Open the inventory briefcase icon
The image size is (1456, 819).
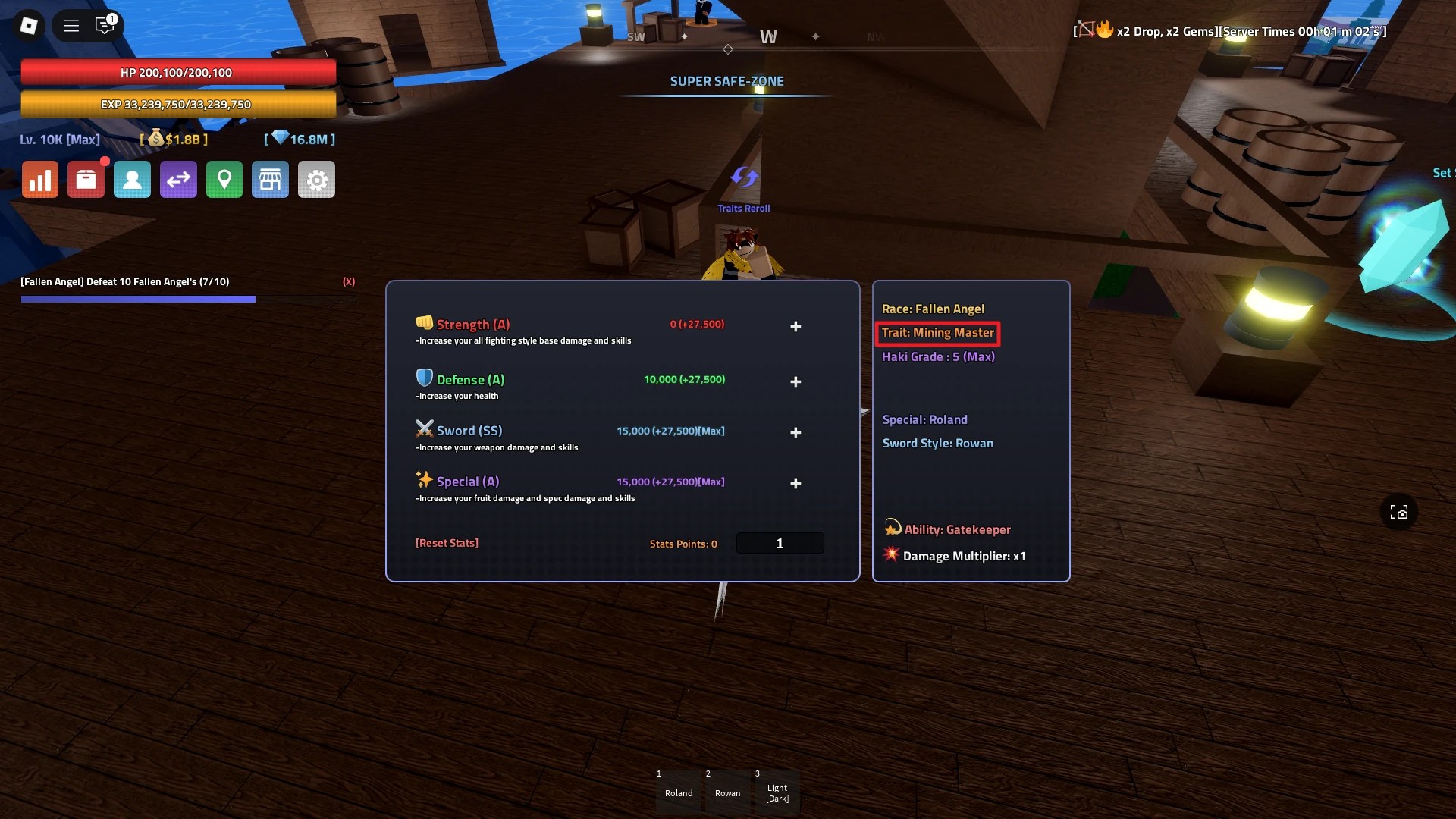point(86,179)
